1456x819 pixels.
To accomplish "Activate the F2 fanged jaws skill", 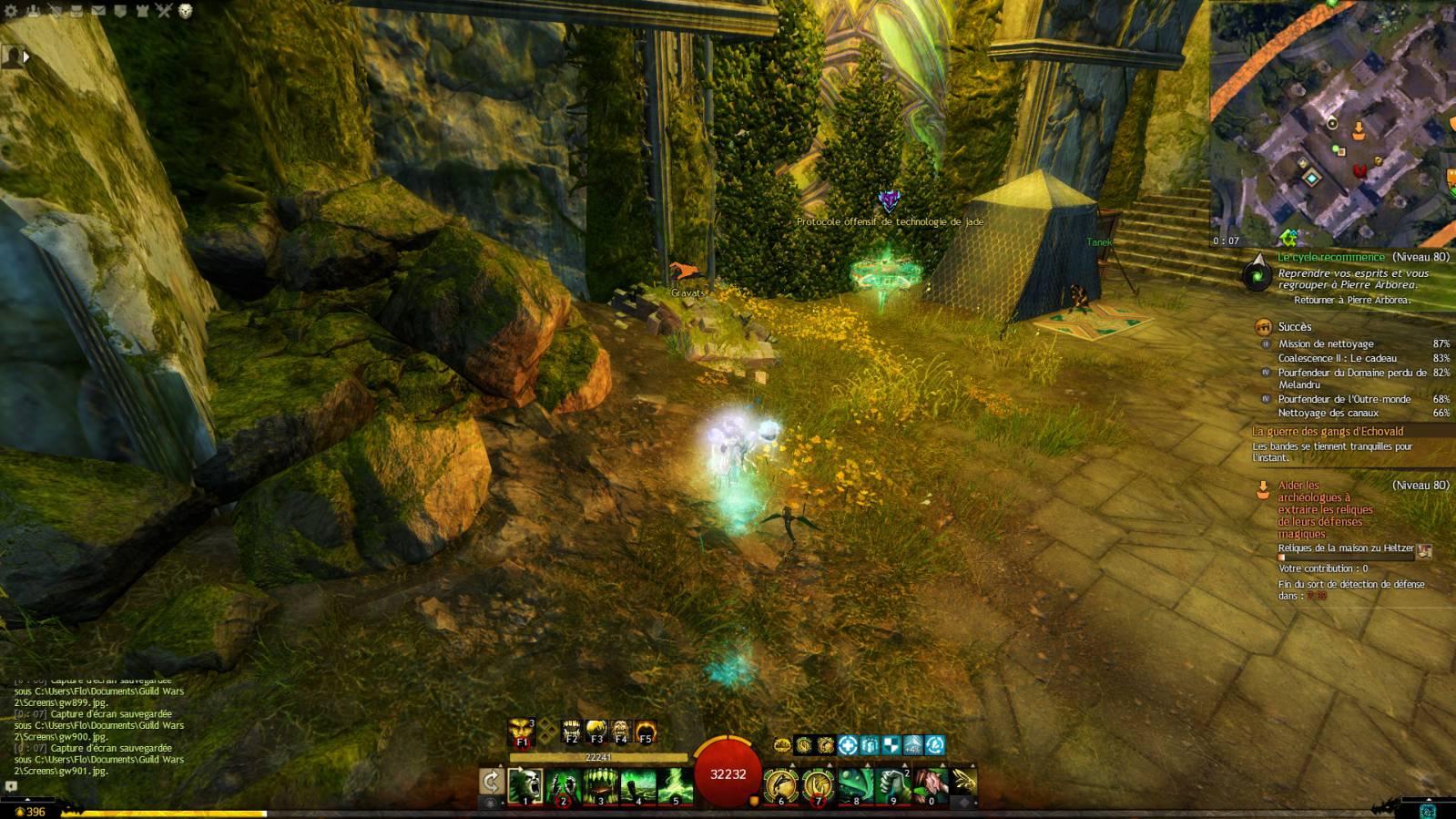I will click(572, 732).
